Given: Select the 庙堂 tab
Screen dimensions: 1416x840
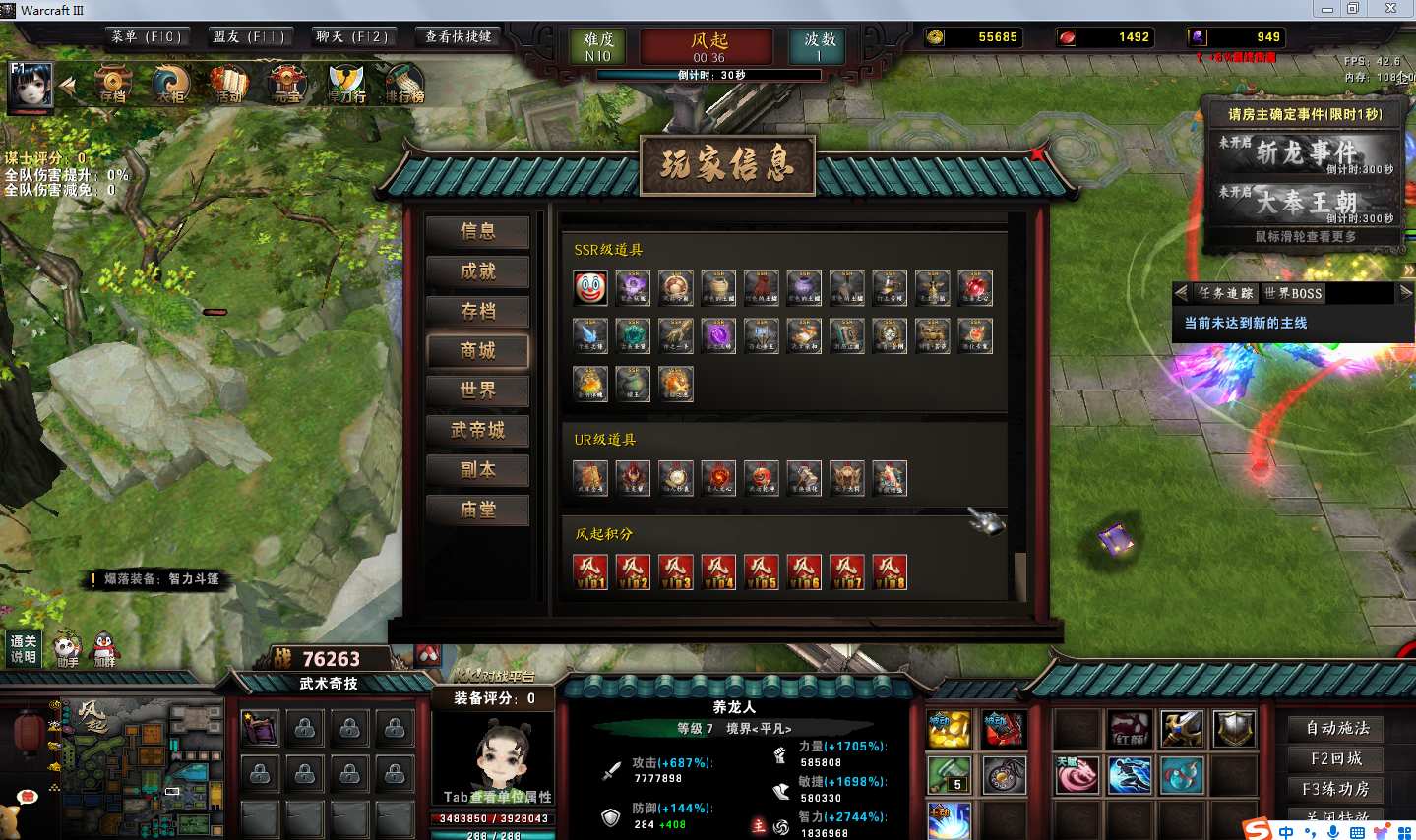Looking at the screenshot, I should pos(477,510).
